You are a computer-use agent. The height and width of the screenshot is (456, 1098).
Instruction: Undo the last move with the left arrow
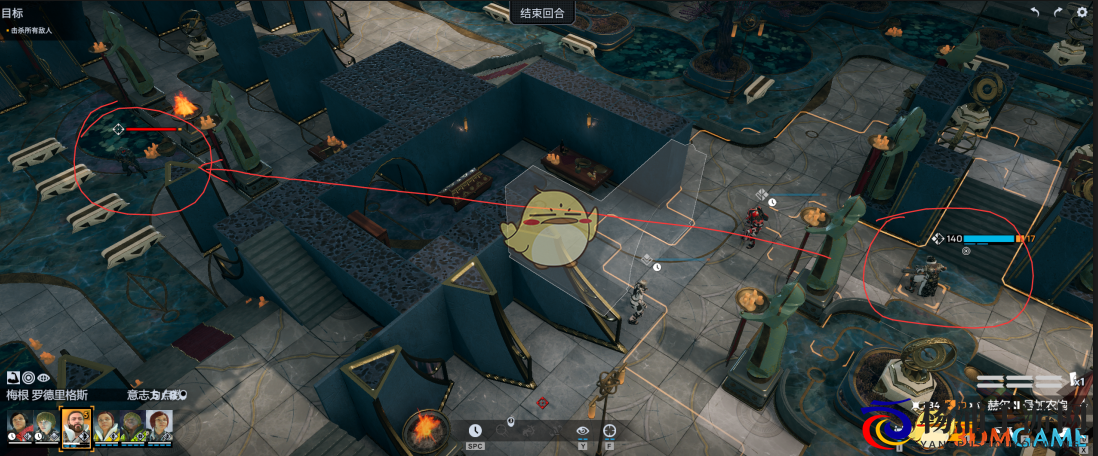click(1034, 12)
